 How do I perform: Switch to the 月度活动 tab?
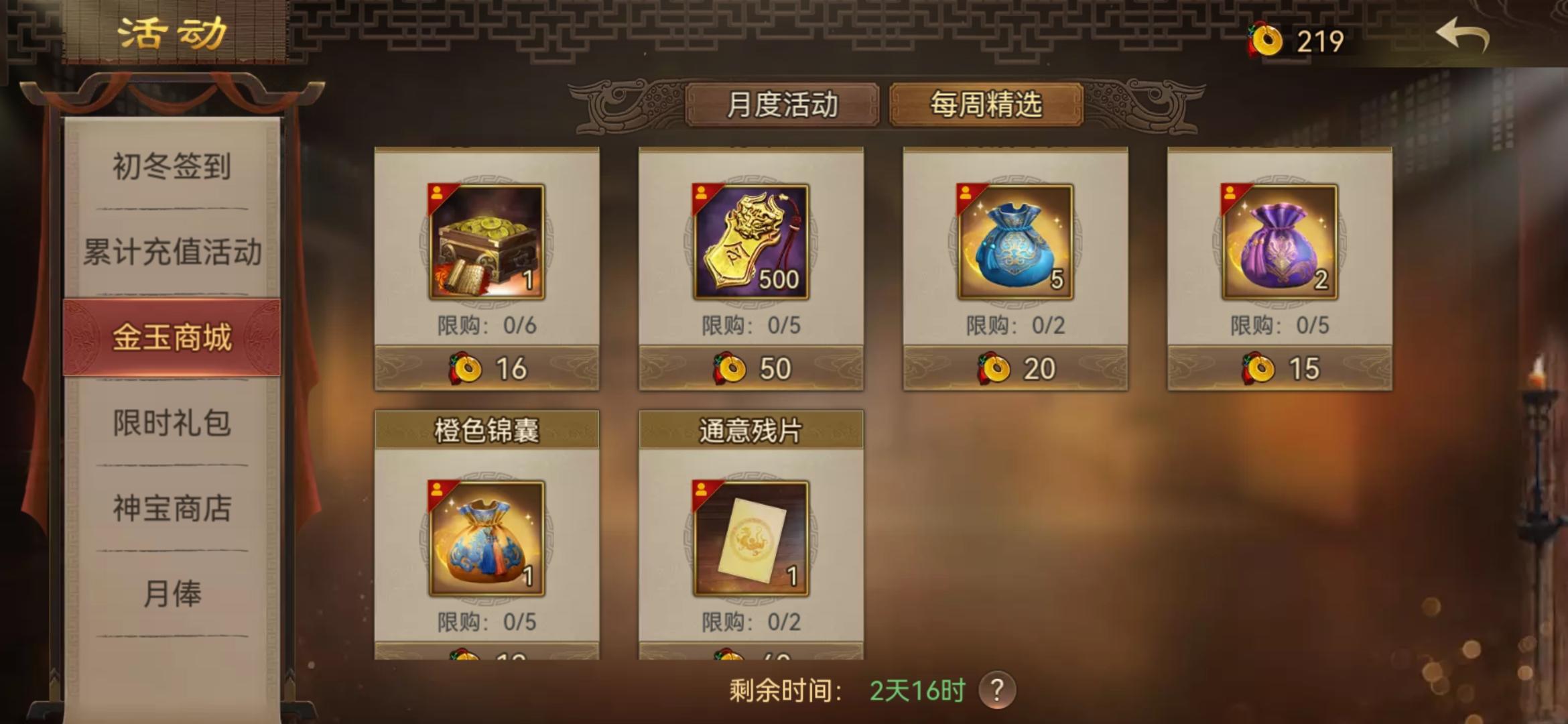click(783, 104)
